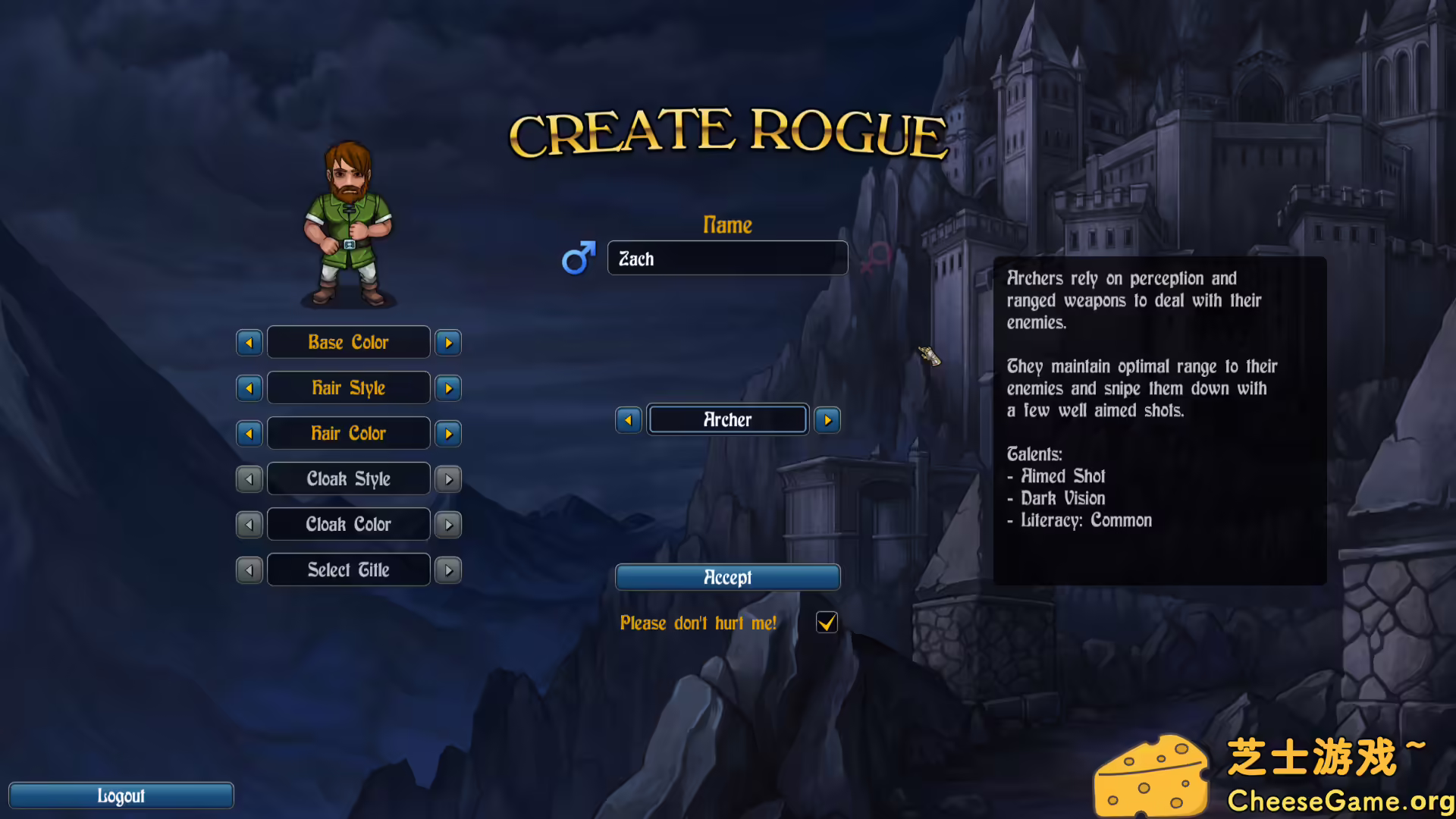Viewport: 1456px width, 819px height.
Task: Toggle the Cloak Color left arrow
Action: pyautogui.click(x=249, y=524)
